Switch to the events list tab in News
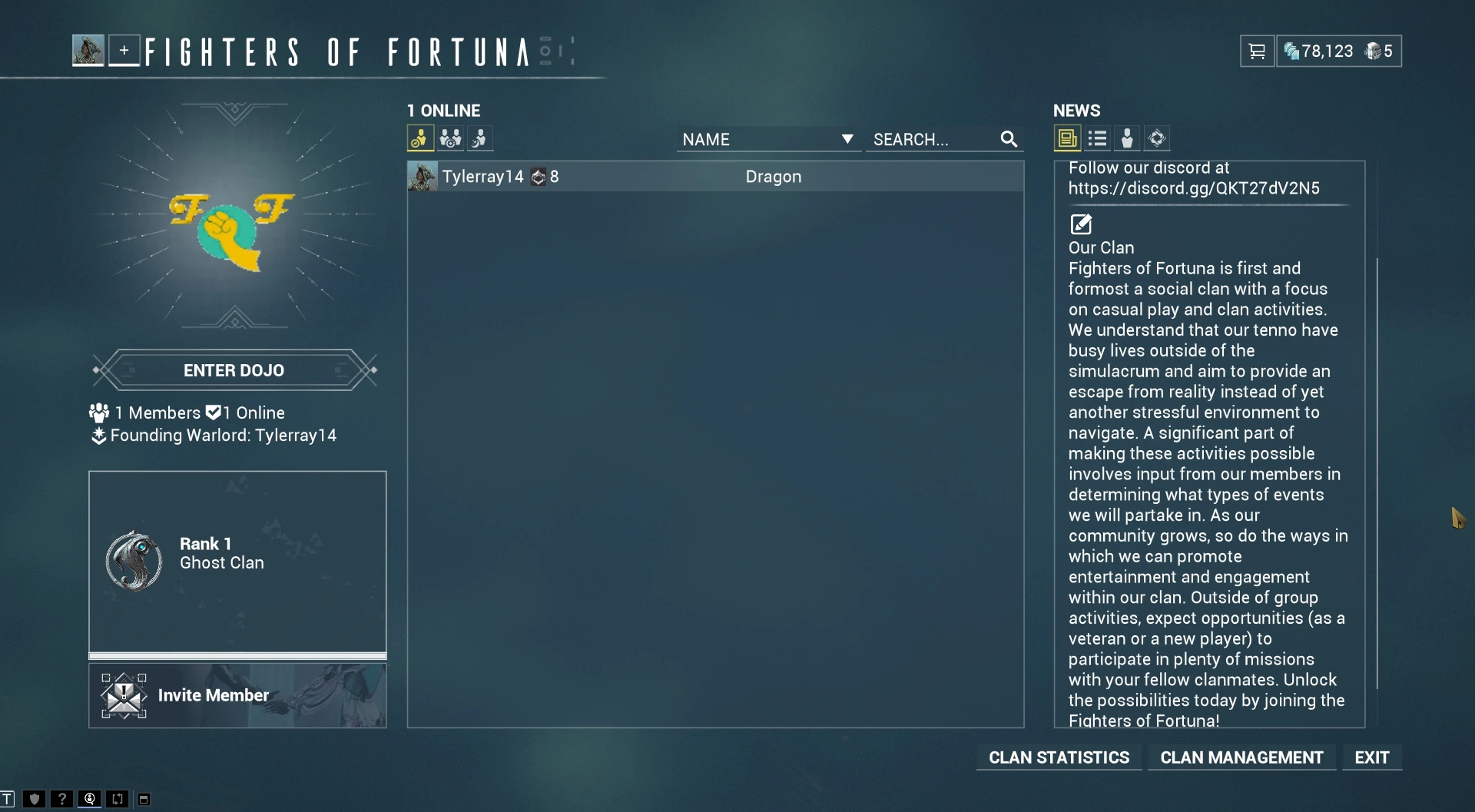Screen dimensions: 1475x812 pyautogui.click(x=1098, y=138)
